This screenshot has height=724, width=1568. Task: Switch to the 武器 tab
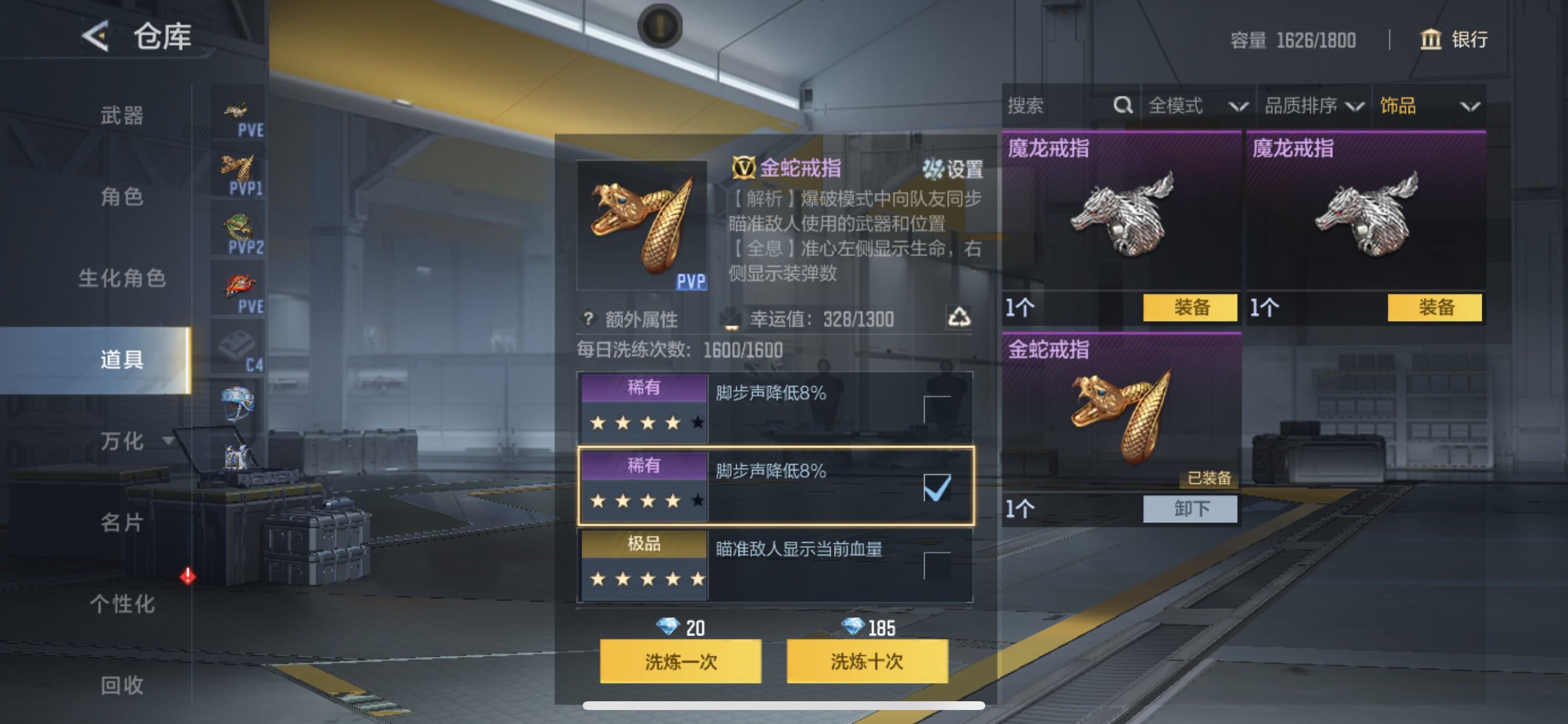pos(122,117)
